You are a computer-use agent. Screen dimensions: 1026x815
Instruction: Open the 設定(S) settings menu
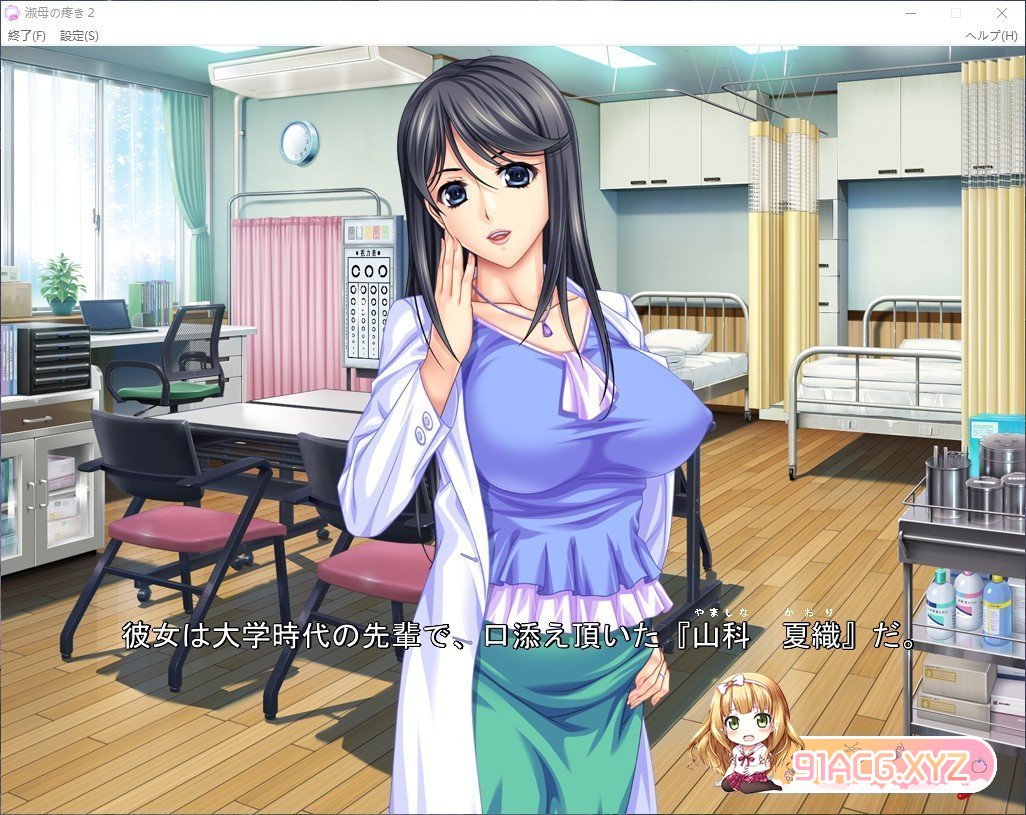[79, 35]
